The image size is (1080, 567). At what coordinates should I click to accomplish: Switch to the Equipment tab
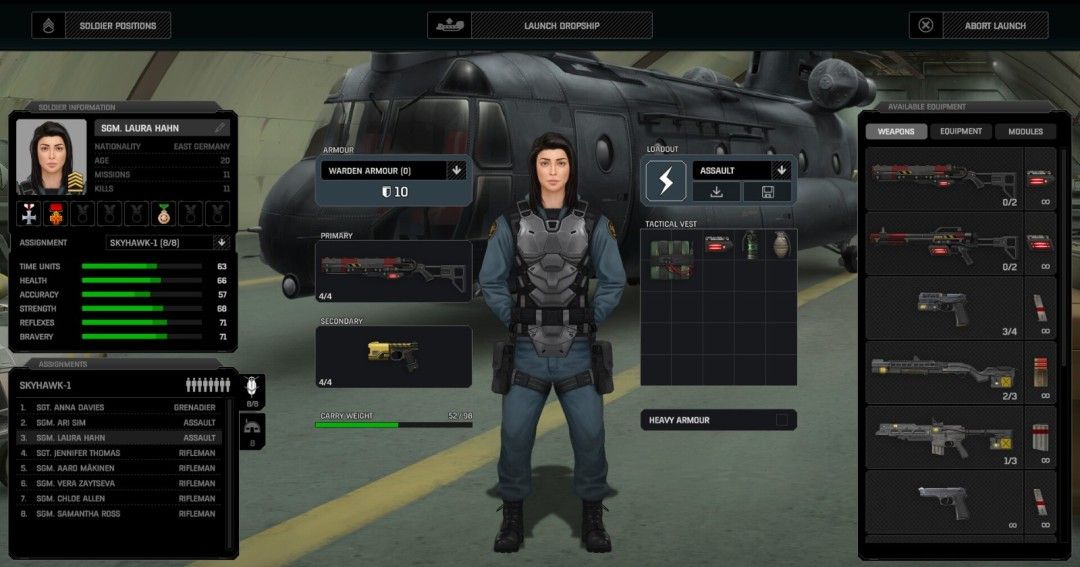[x=960, y=131]
